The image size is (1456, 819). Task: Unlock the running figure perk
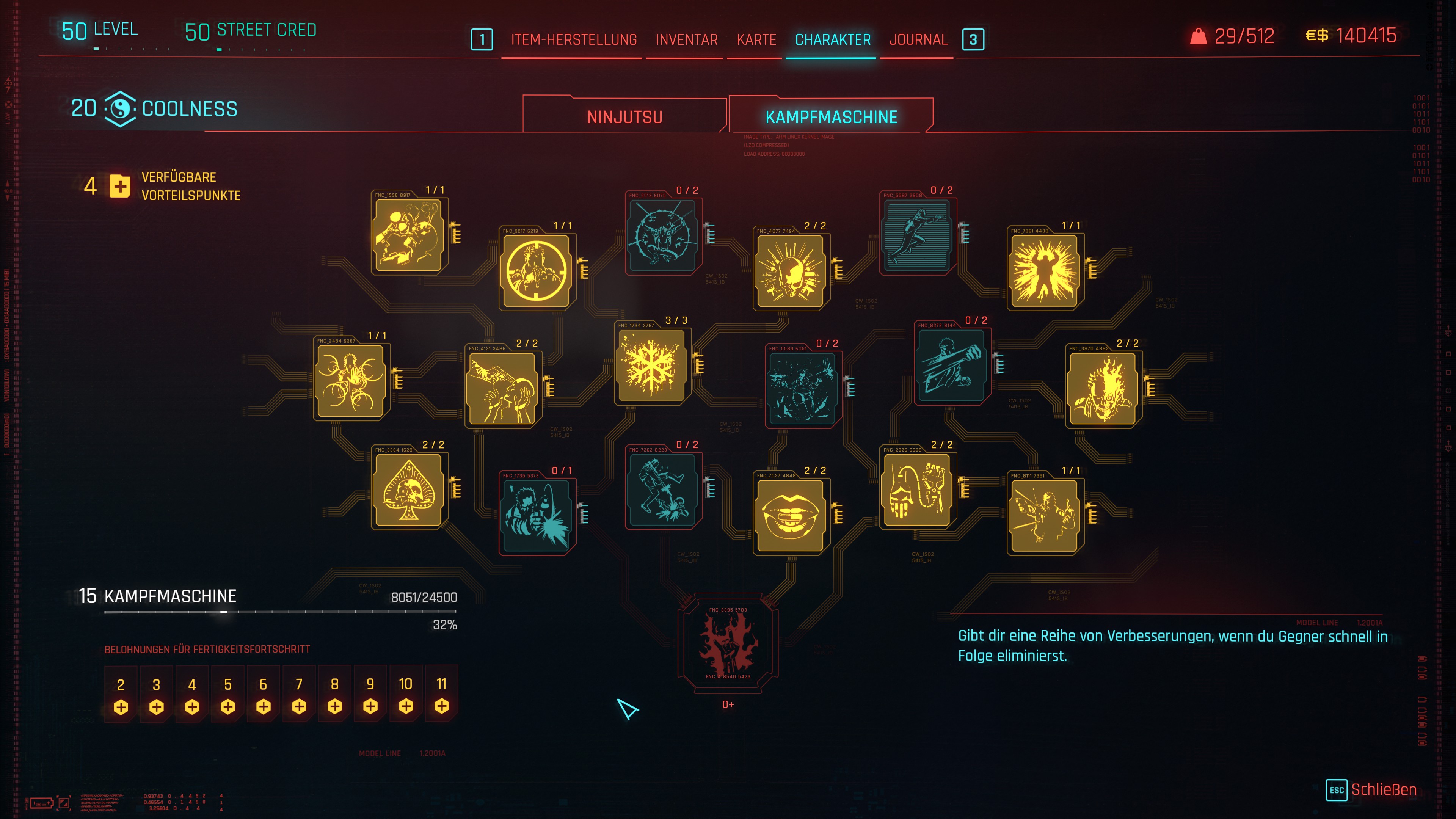pyautogui.click(x=917, y=235)
